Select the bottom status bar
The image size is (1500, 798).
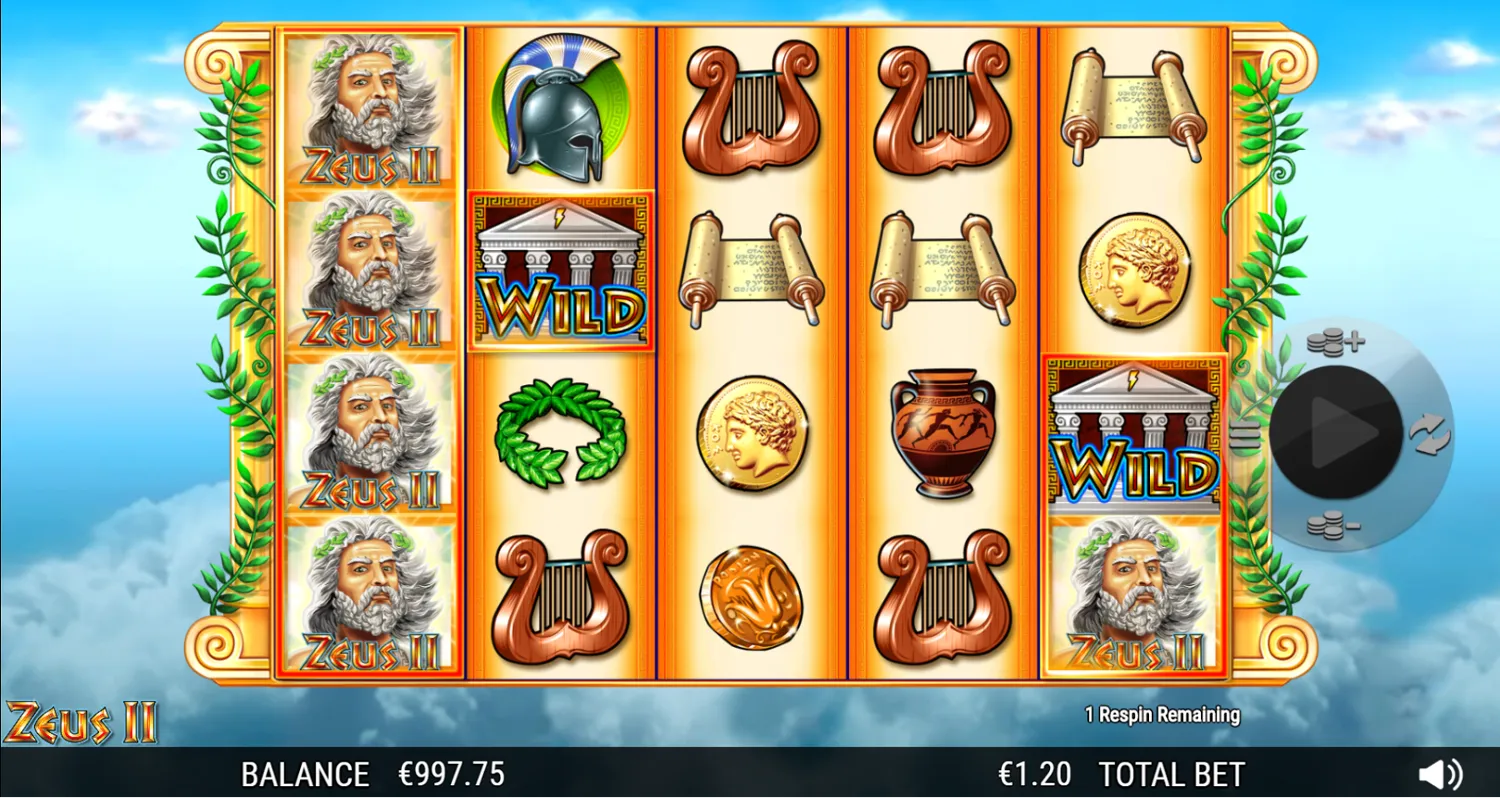point(750,772)
